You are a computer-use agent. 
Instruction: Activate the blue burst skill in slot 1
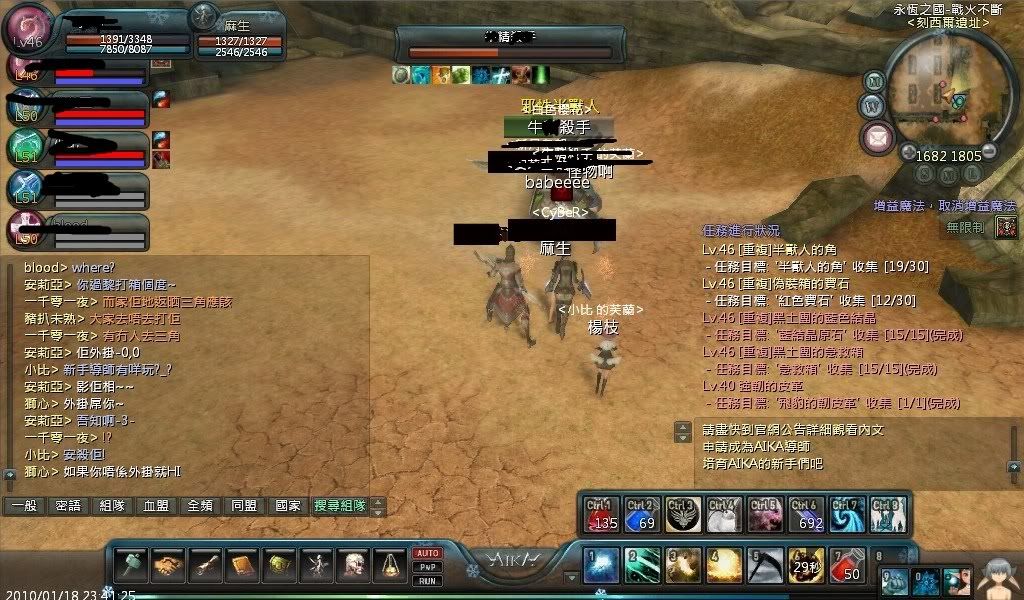[x=602, y=566]
